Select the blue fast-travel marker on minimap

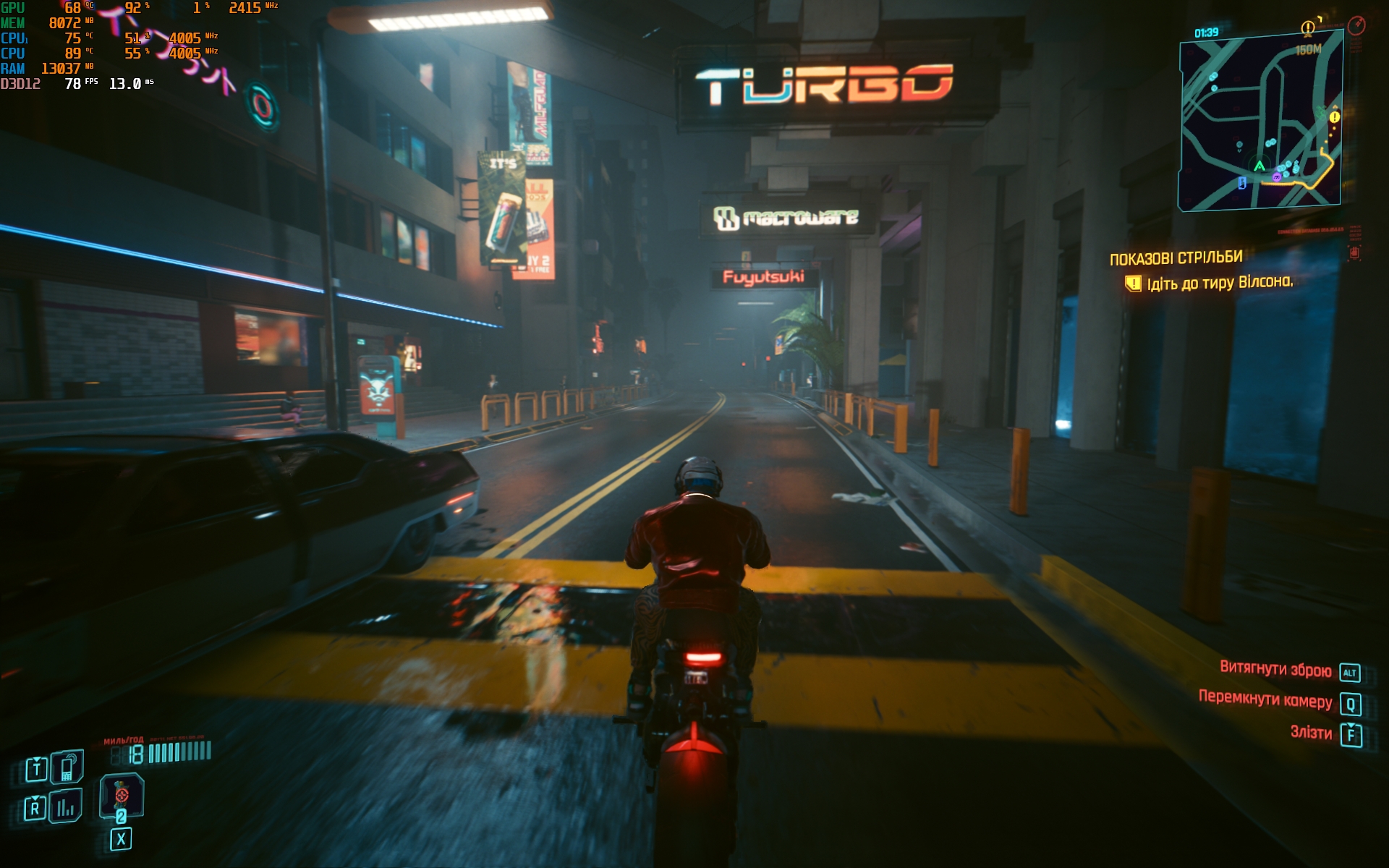(x=1242, y=182)
